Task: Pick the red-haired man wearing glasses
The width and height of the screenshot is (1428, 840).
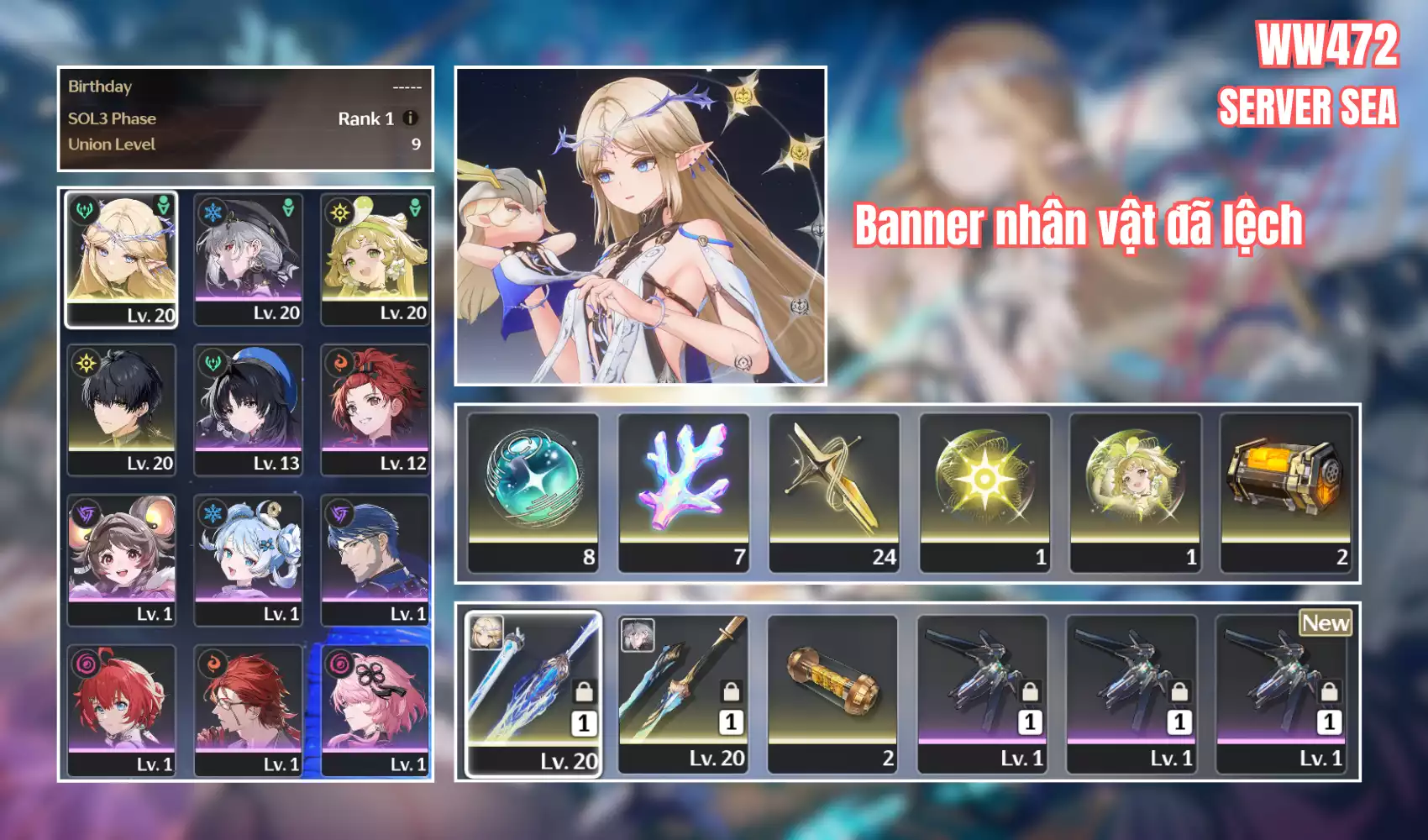Action: point(248,710)
